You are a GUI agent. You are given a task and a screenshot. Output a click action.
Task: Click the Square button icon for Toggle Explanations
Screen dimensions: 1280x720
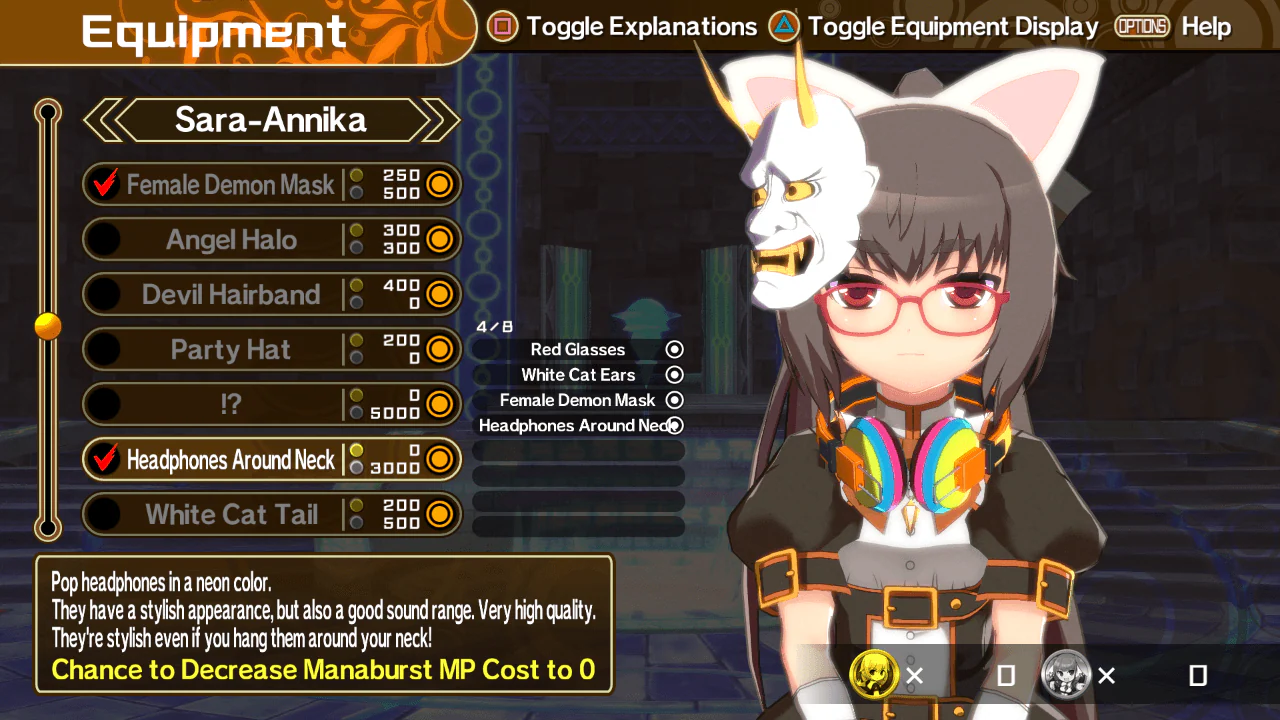click(x=503, y=26)
